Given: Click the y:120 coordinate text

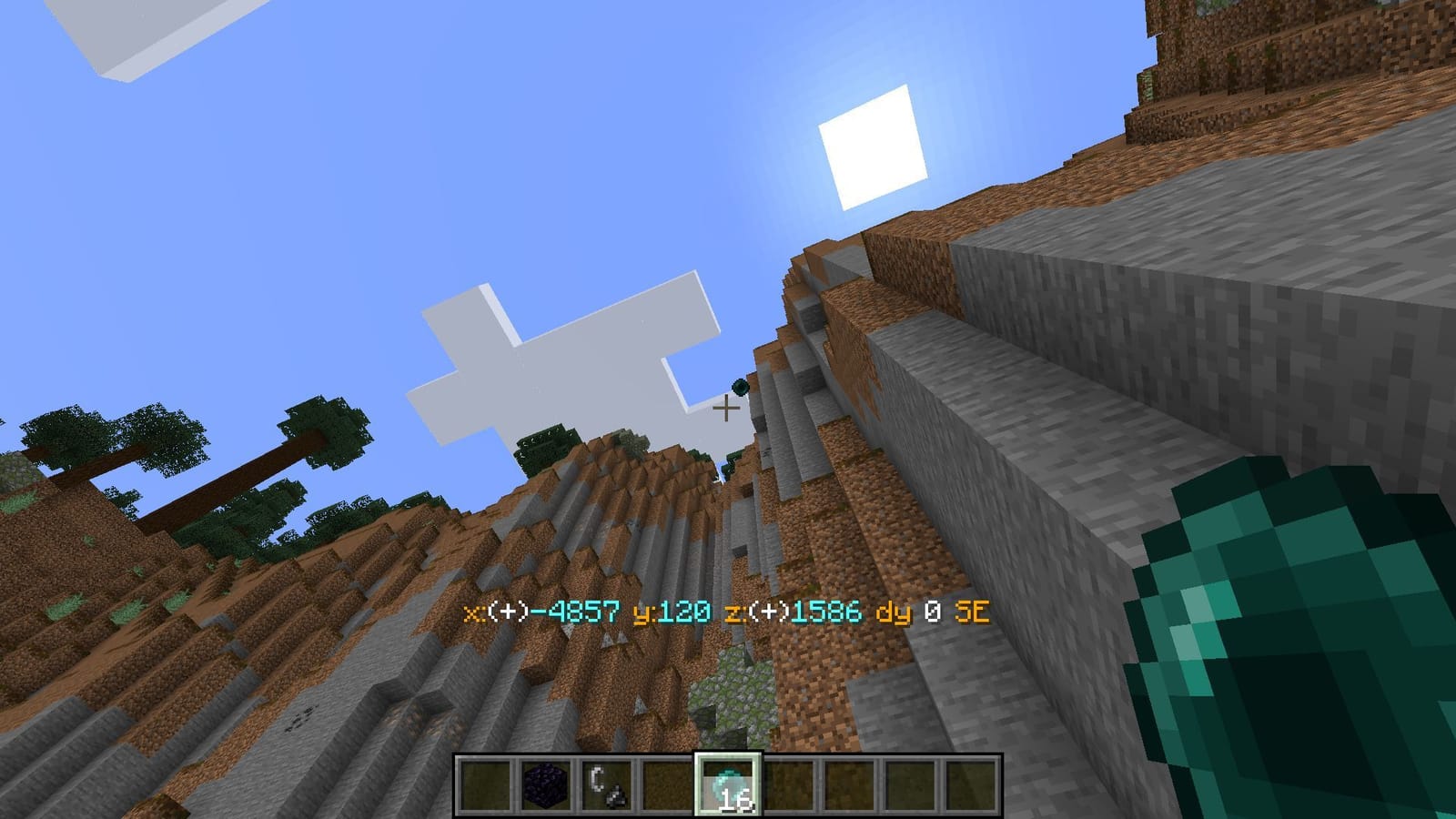Looking at the screenshot, I should 670,613.
